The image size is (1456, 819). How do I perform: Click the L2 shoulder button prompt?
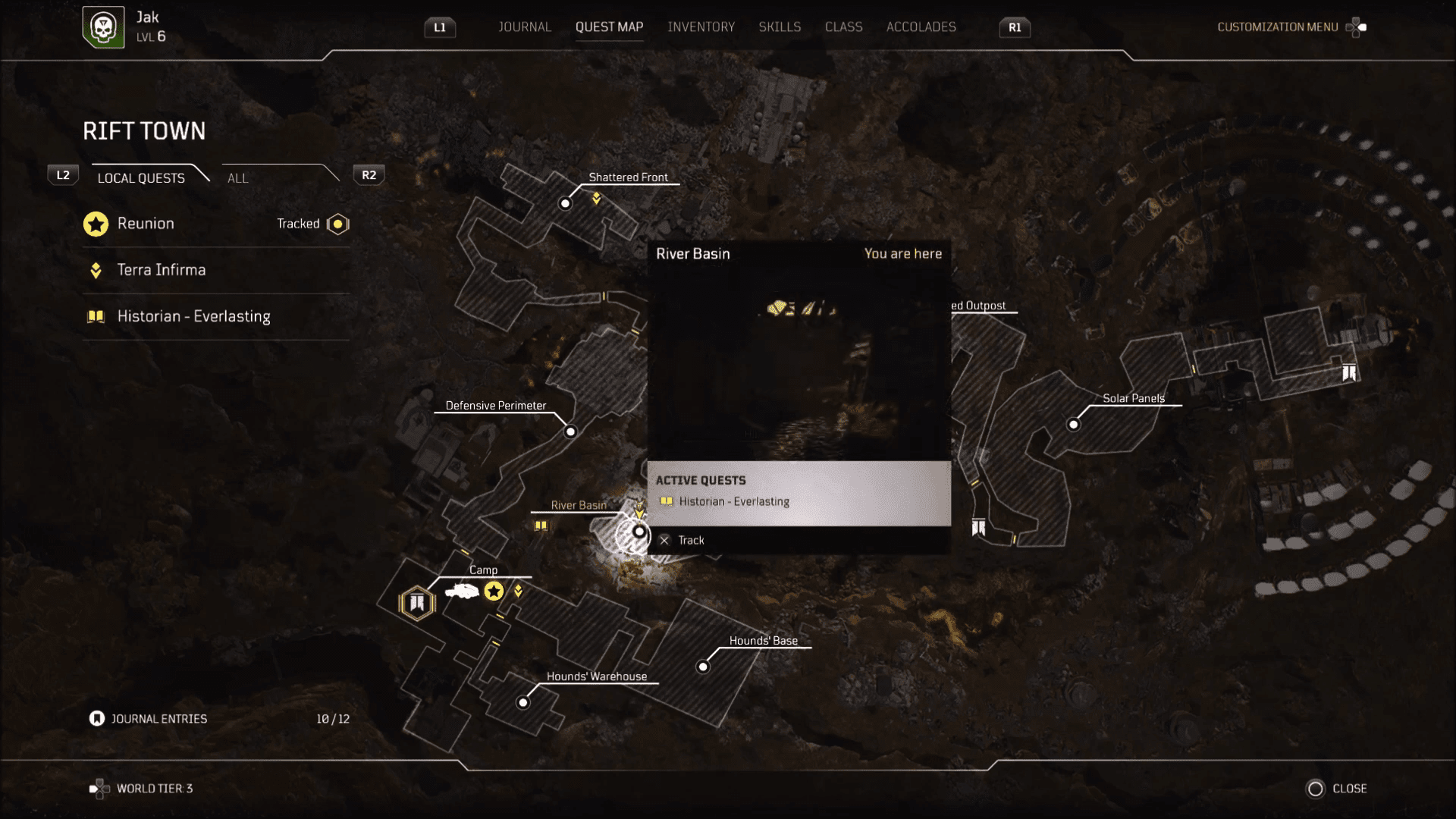point(63,174)
